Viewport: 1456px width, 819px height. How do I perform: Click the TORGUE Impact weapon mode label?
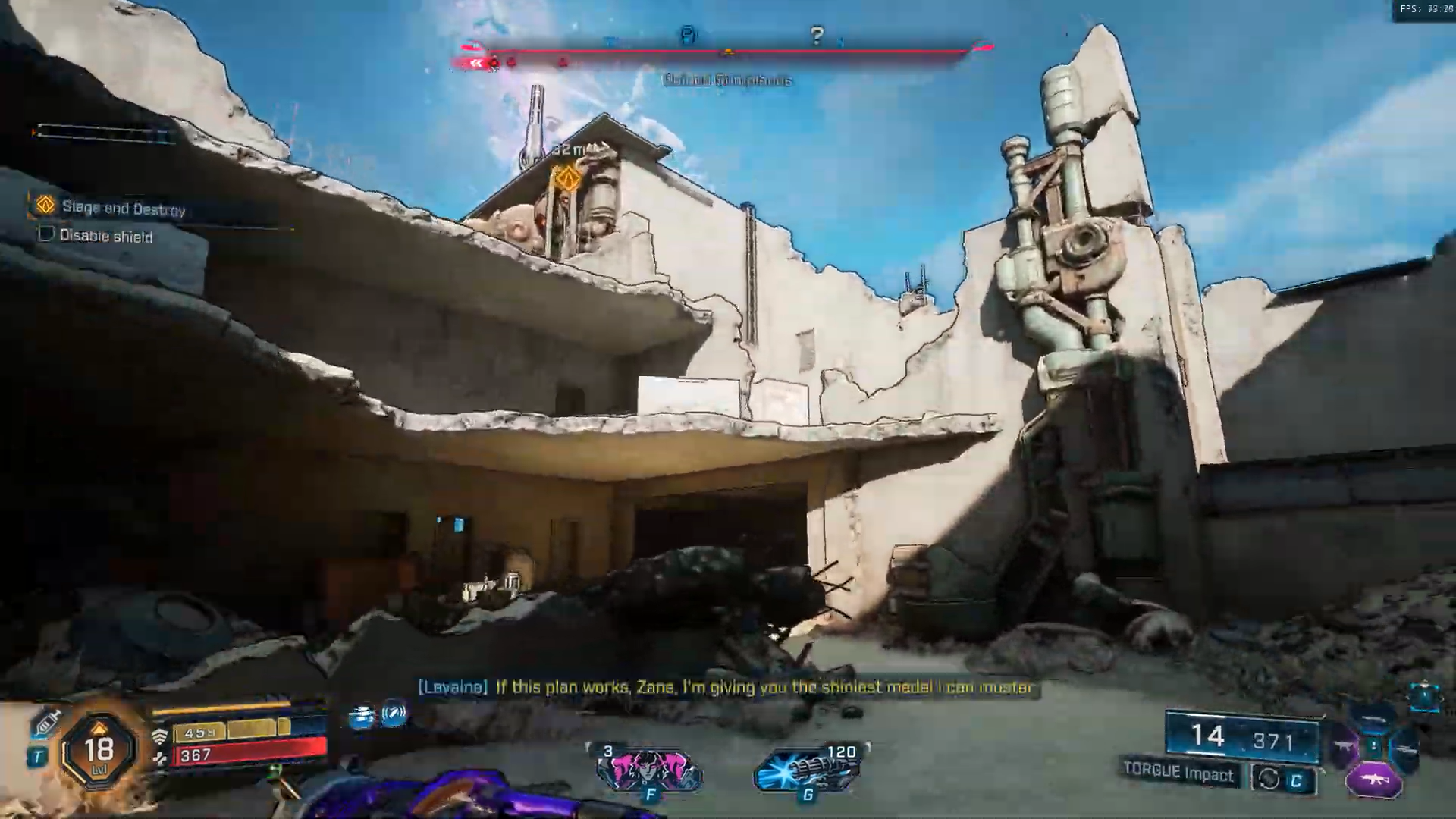1178,772
